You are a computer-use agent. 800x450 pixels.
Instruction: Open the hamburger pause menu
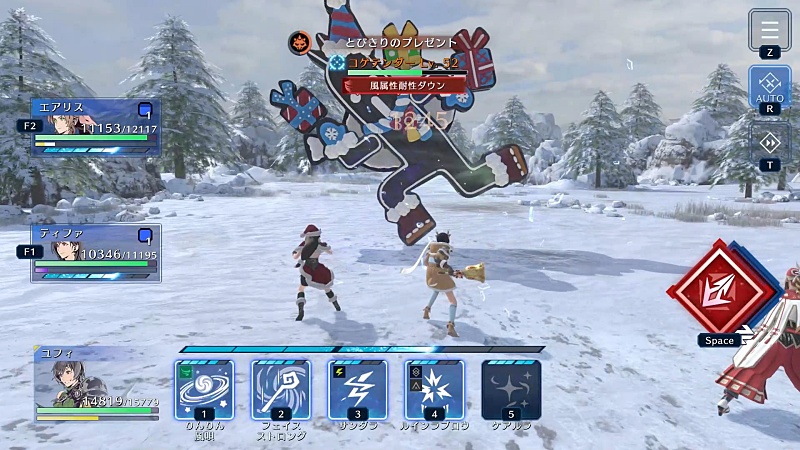(769, 30)
